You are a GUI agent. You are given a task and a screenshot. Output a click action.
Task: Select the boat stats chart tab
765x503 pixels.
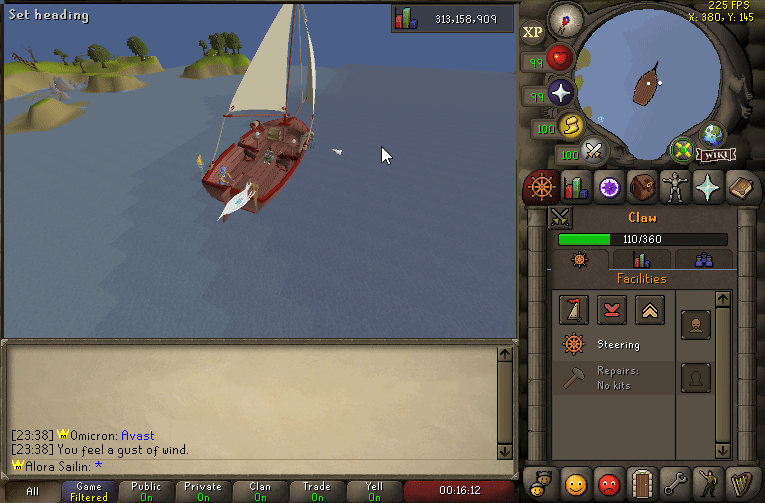pos(641,260)
